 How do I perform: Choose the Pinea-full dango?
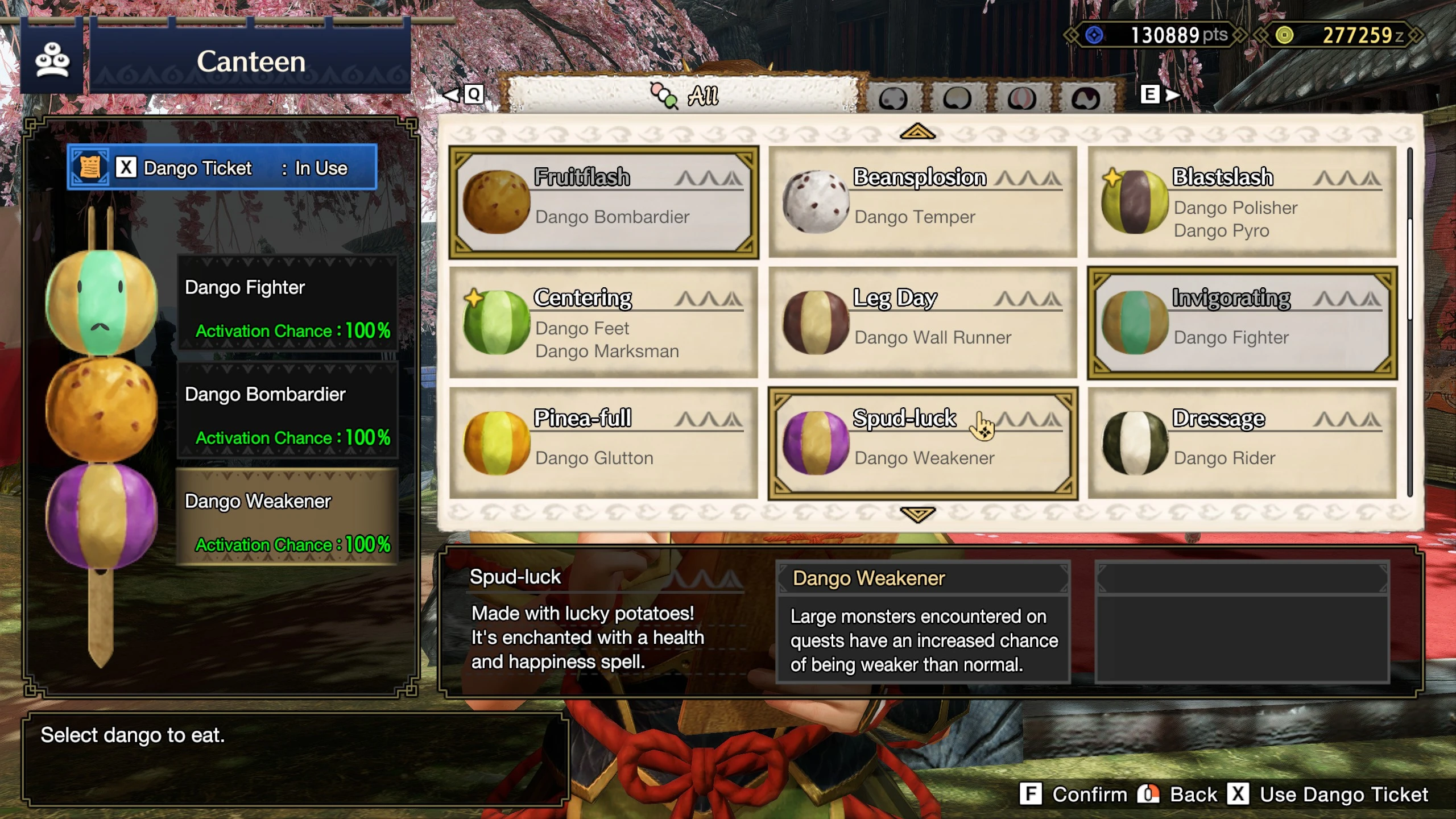pyautogui.click(x=603, y=444)
